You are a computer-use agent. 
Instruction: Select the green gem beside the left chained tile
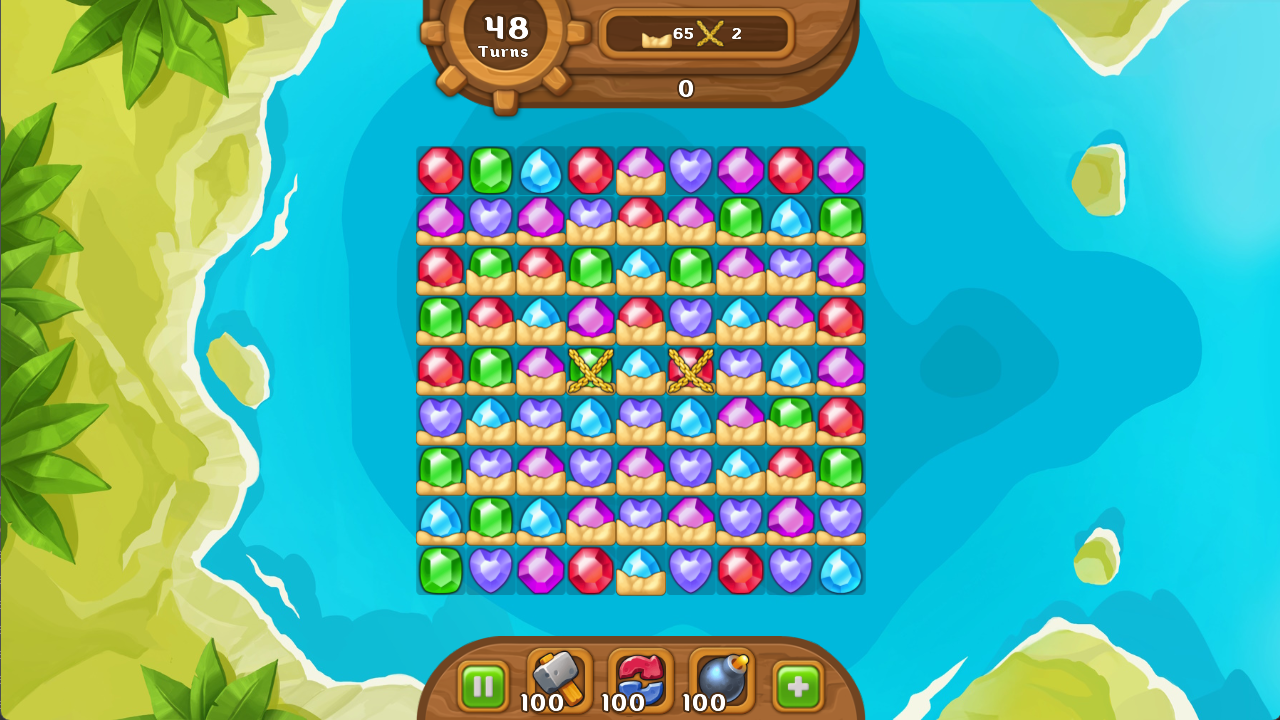[x=490, y=370]
